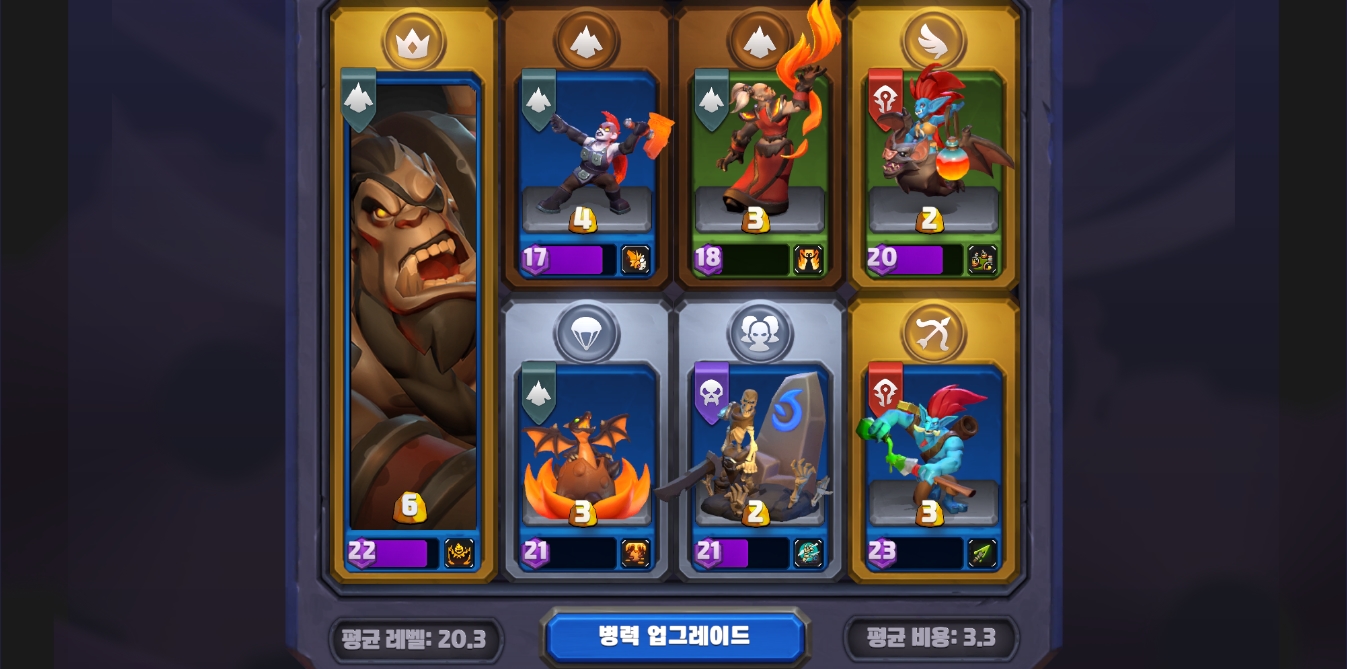Click the 병력 업그레이드 button
This screenshot has height=669, width=1347.
pyautogui.click(x=674, y=637)
